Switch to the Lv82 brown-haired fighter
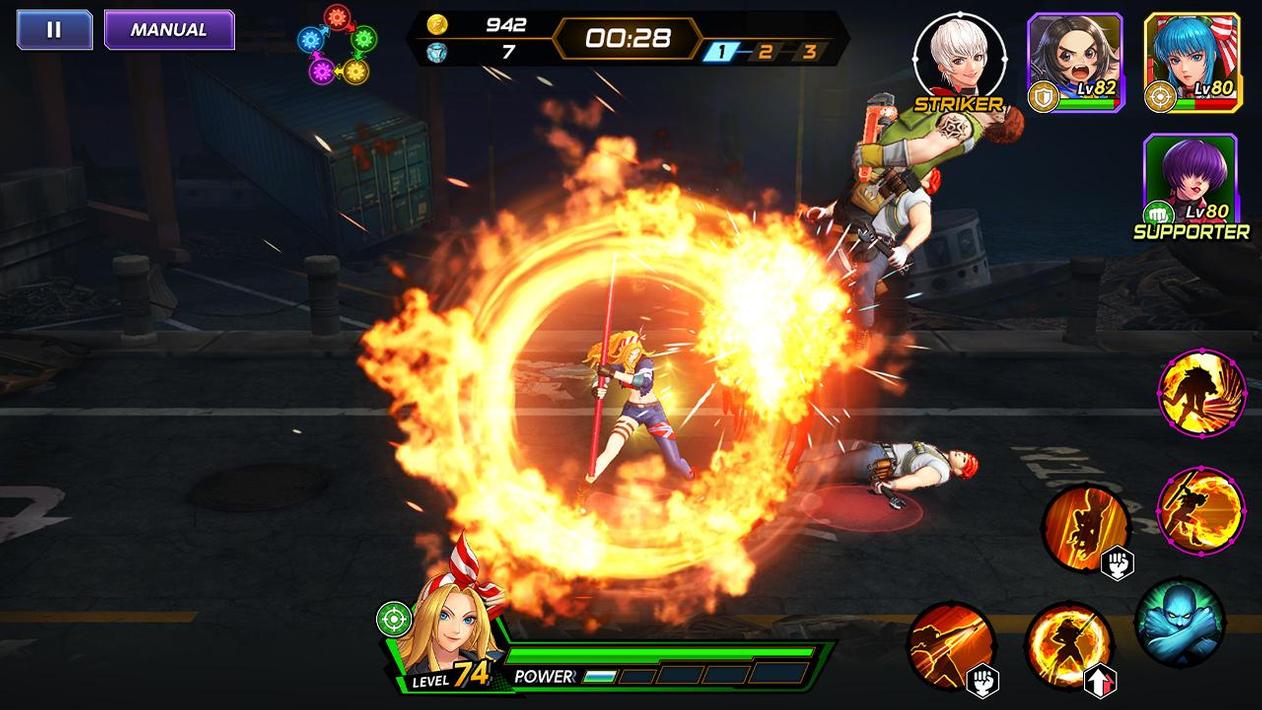Screen dimensions: 1262x710 point(1075,61)
